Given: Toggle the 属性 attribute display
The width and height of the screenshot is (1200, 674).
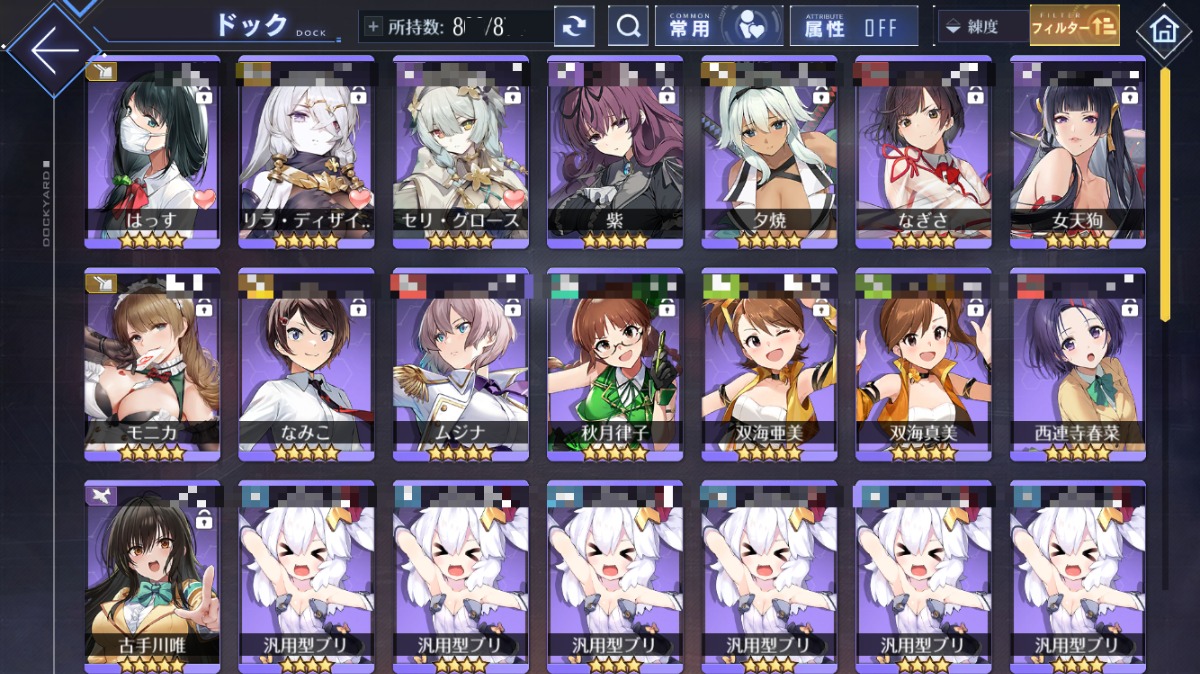Looking at the screenshot, I should [853, 27].
